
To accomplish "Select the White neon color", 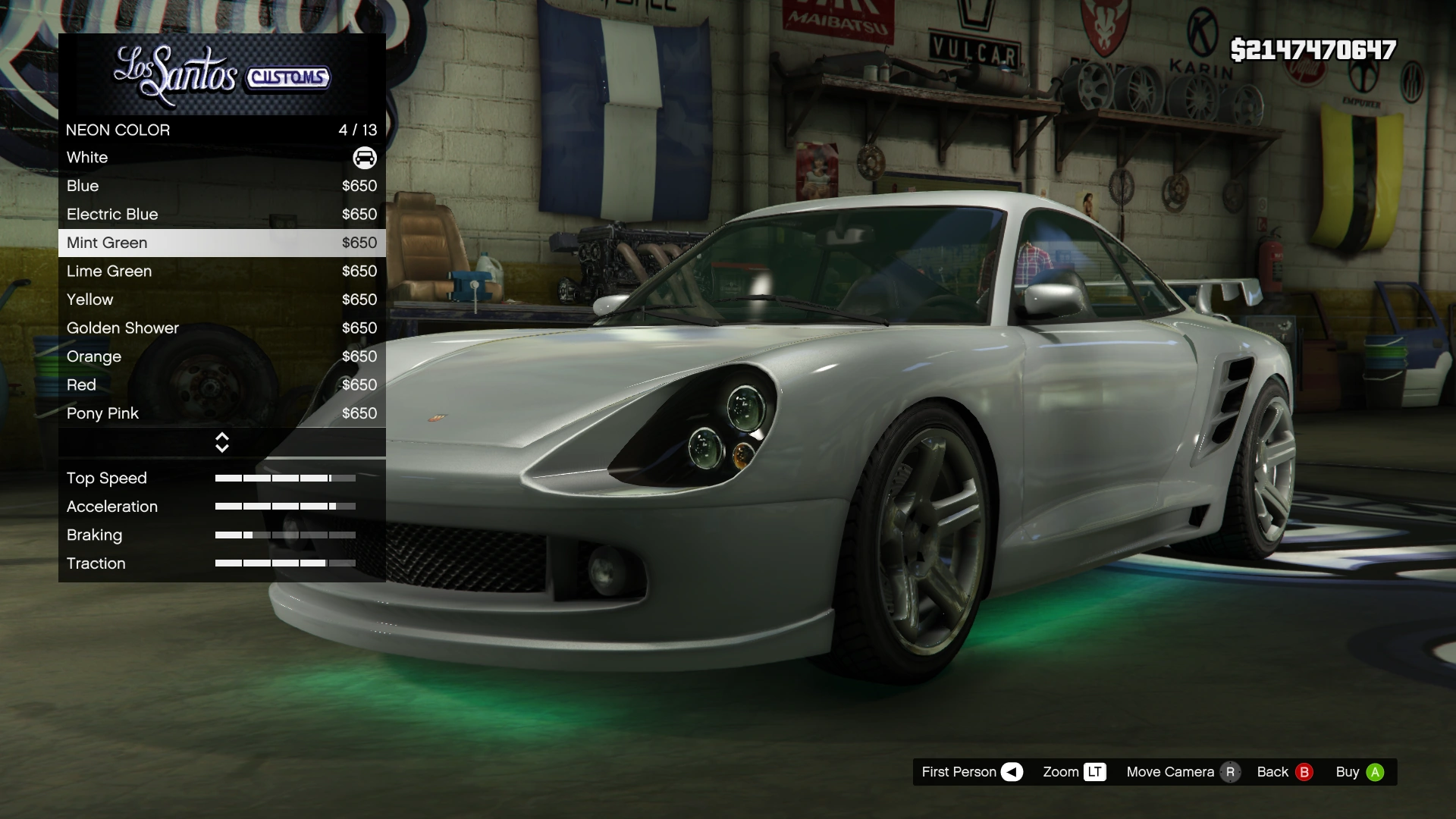I will point(221,158).
